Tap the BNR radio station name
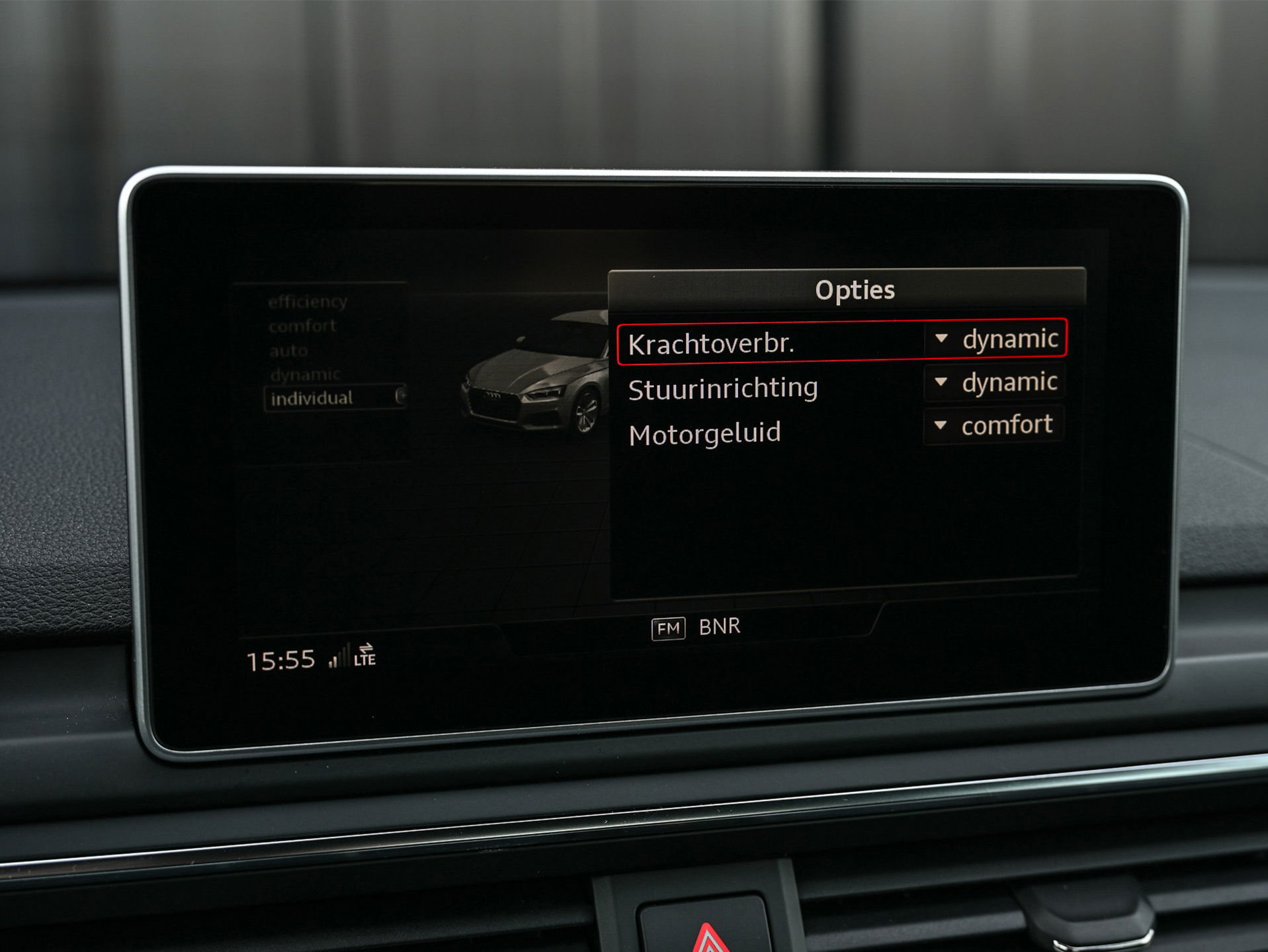This screenshot has width=1268, height=952. pos(719,627)
